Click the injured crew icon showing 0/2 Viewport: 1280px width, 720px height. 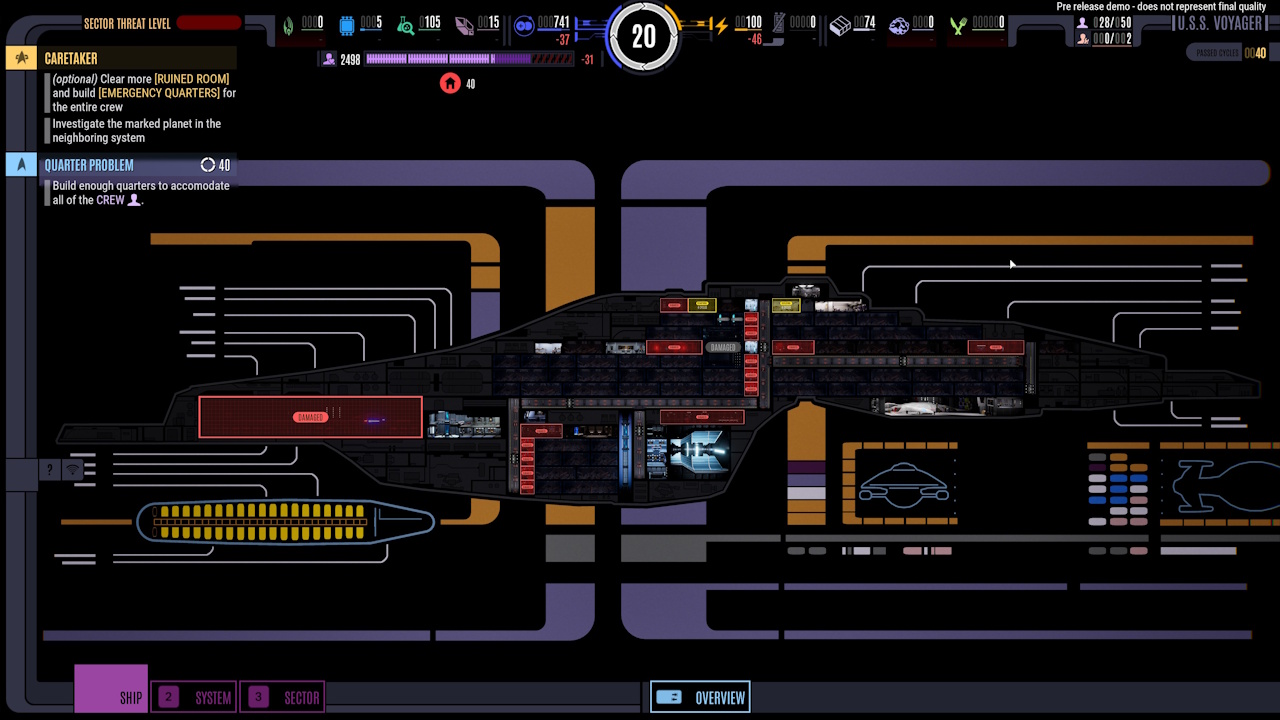[x=1083, y=36]
